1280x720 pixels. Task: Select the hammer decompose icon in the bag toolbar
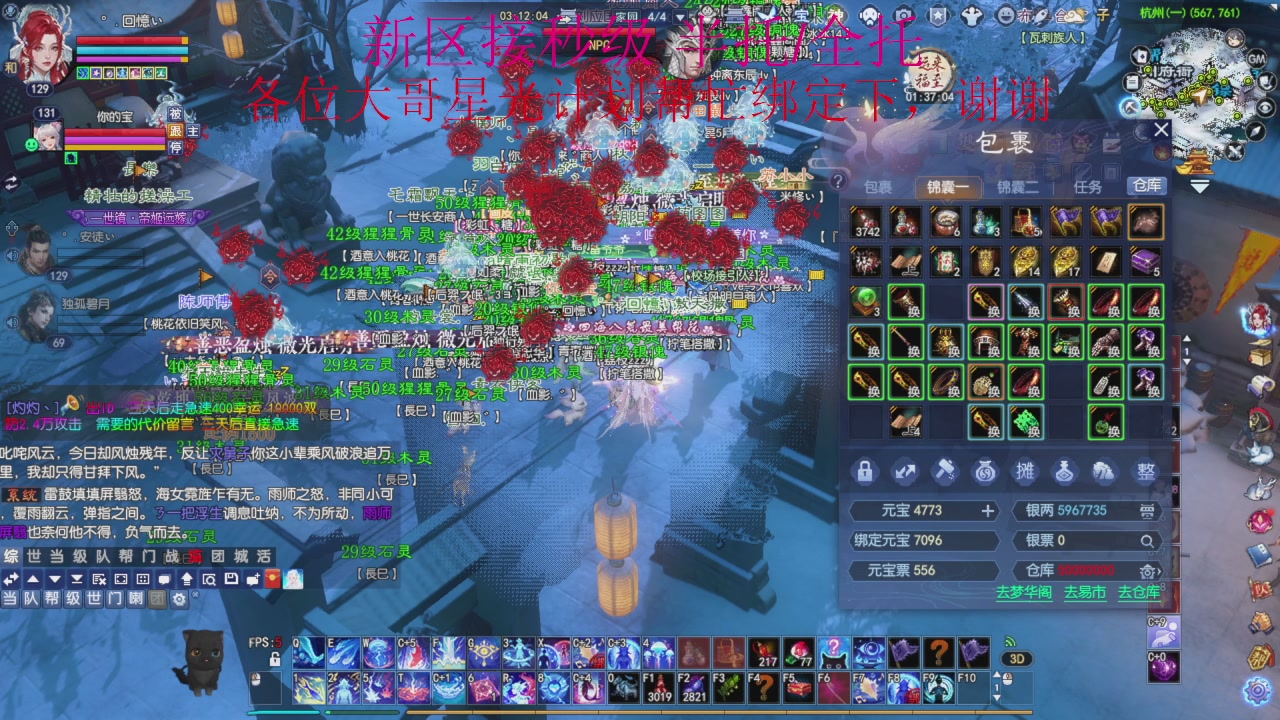[x=945, y=471]
